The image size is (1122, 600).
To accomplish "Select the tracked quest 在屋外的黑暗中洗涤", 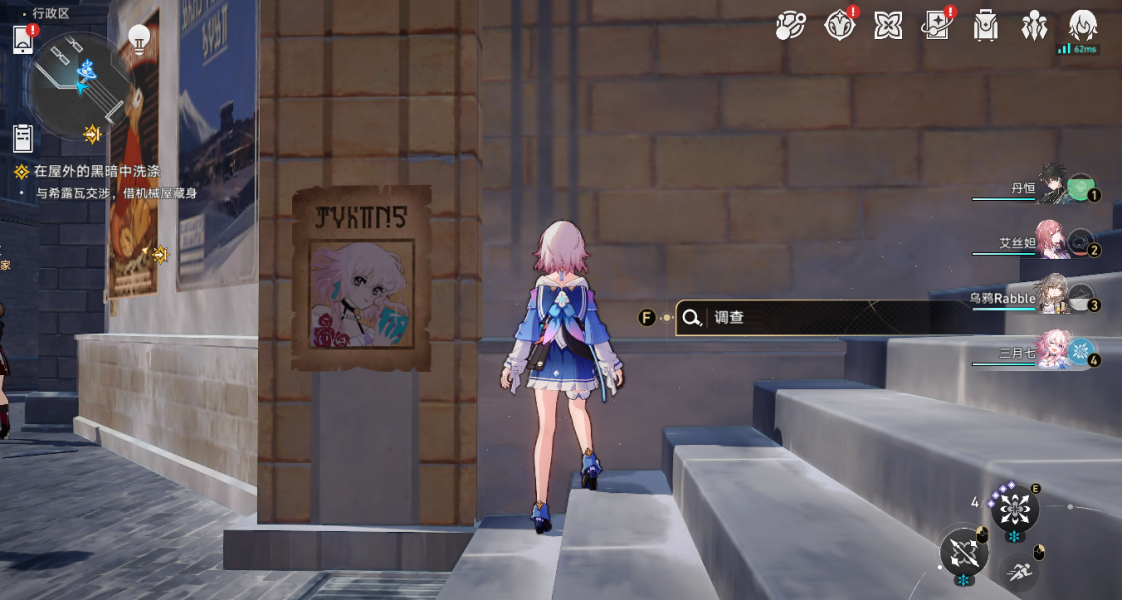I will (95, 172).
